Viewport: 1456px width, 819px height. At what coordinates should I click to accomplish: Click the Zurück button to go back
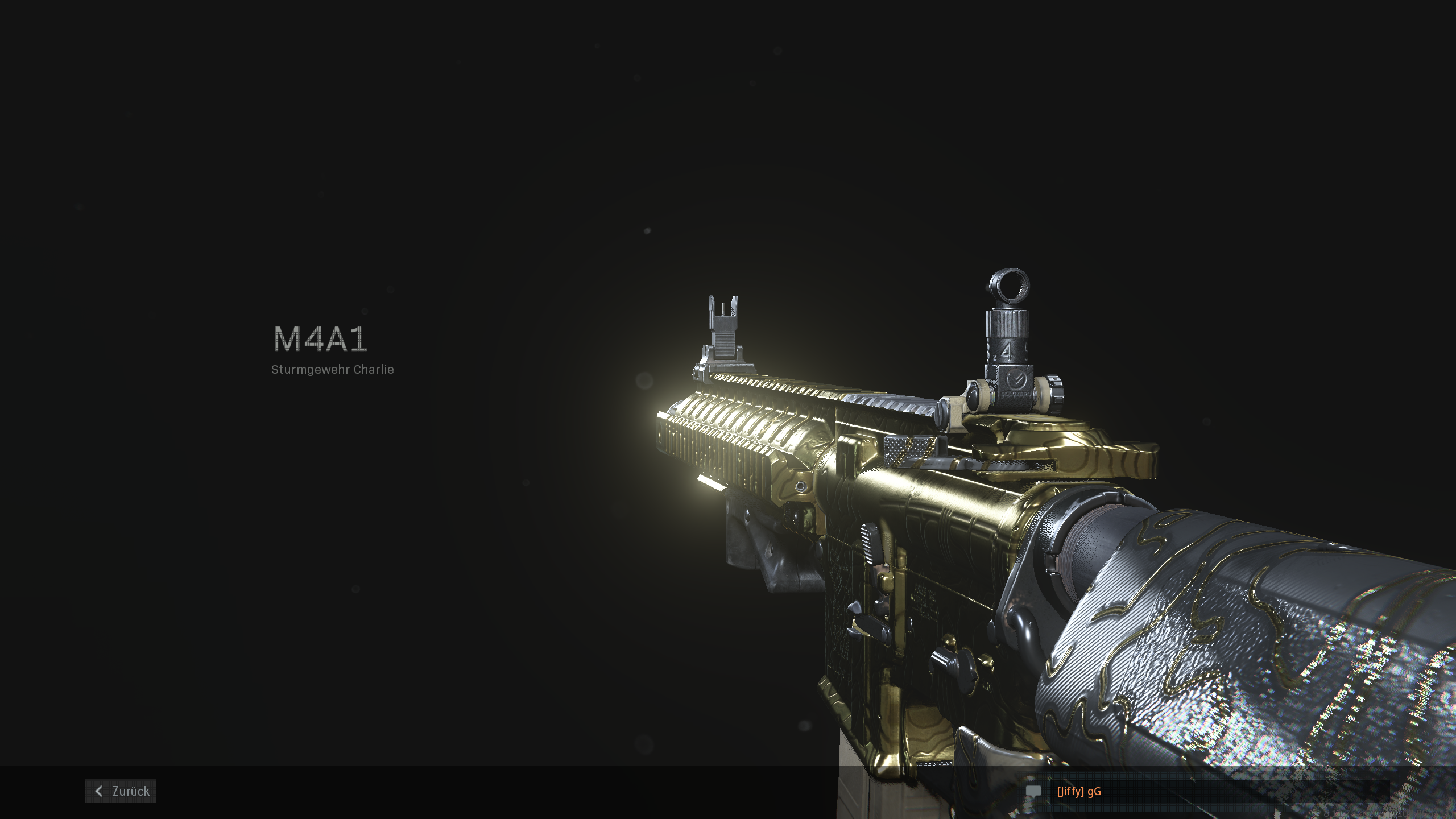coord(121,791)
